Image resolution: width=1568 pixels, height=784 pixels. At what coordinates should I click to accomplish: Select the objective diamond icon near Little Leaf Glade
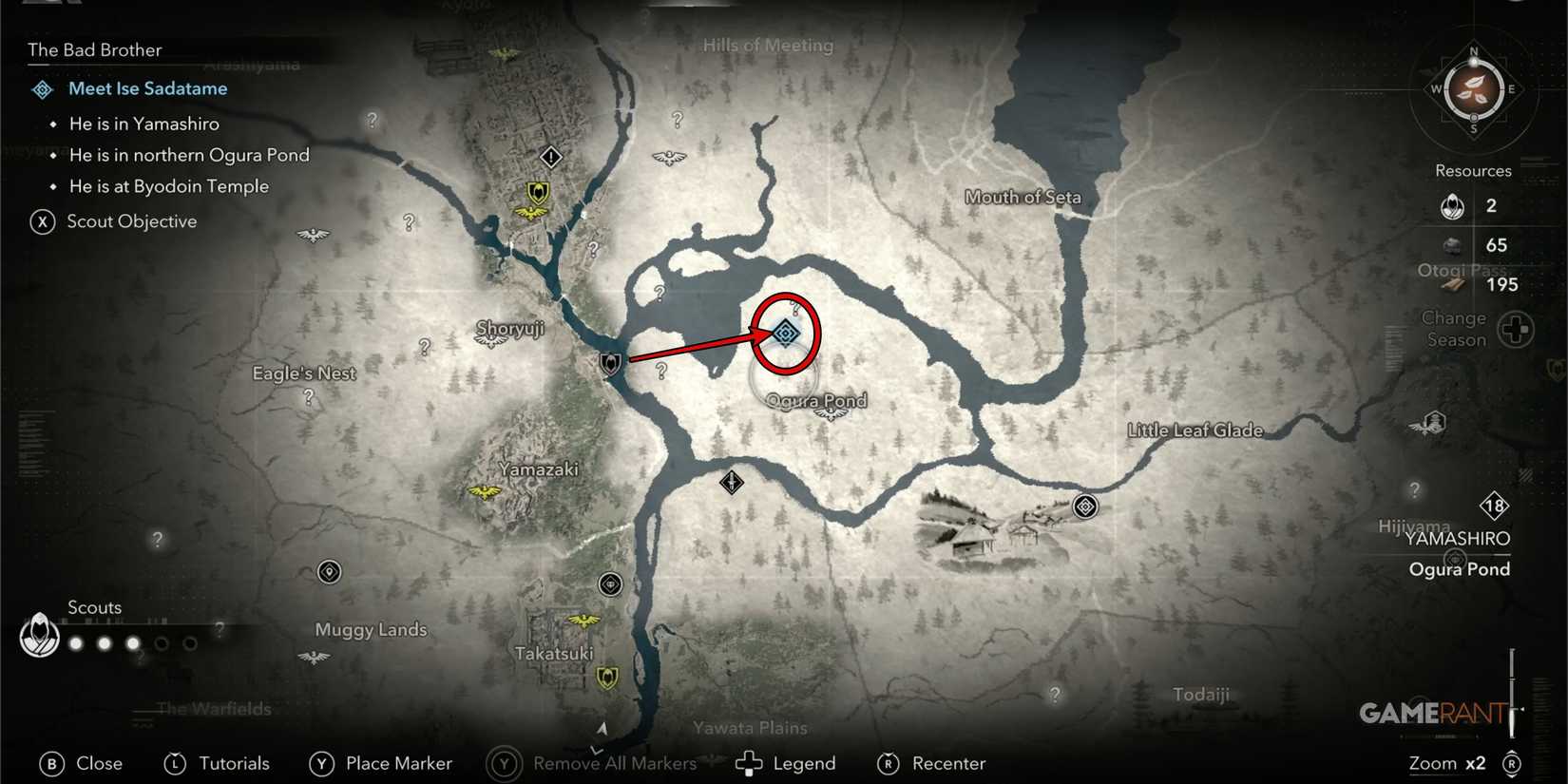[1083, 507]
